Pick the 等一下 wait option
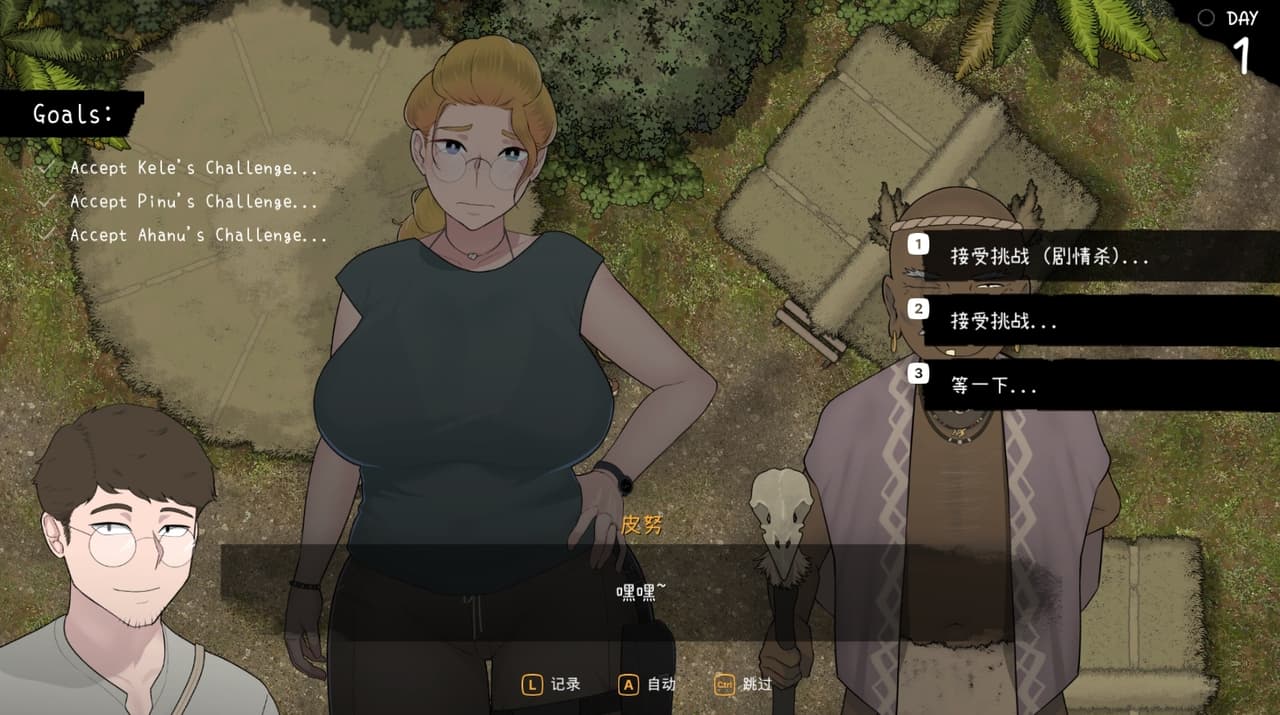 pos(994,385)
